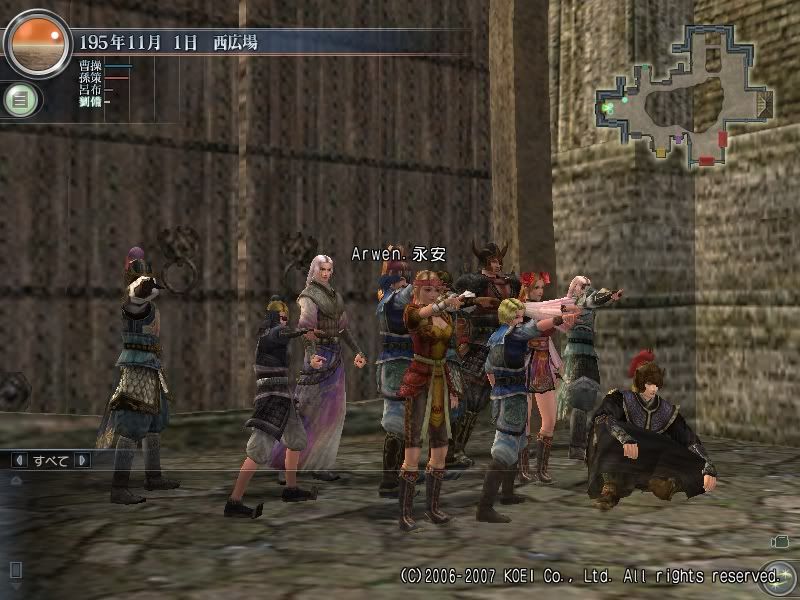Click the chat scrollbar thumb
800x600 pixels.
(x=15, y=569)
